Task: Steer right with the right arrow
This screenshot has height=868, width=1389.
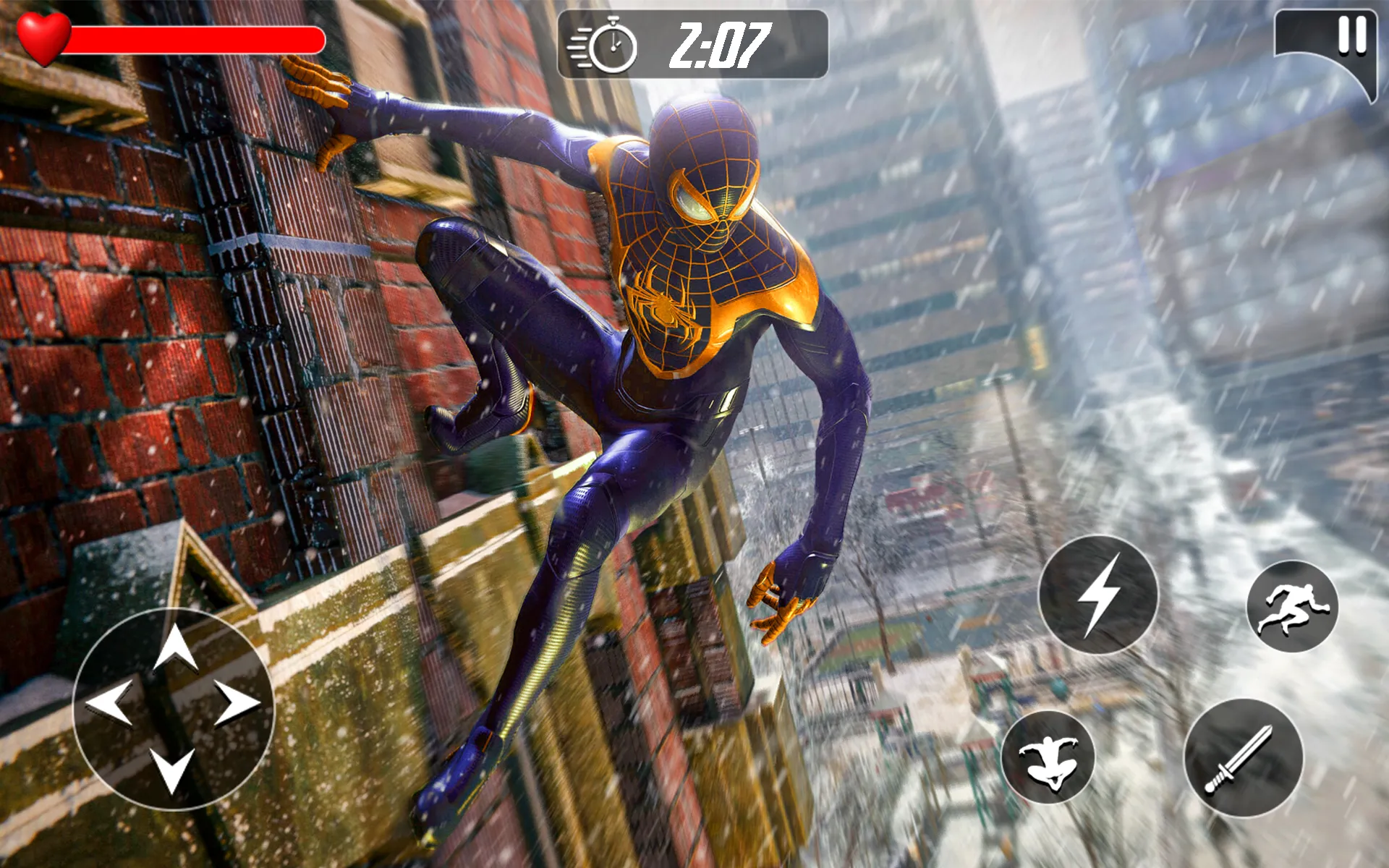Action: click(x=237, y=702)
